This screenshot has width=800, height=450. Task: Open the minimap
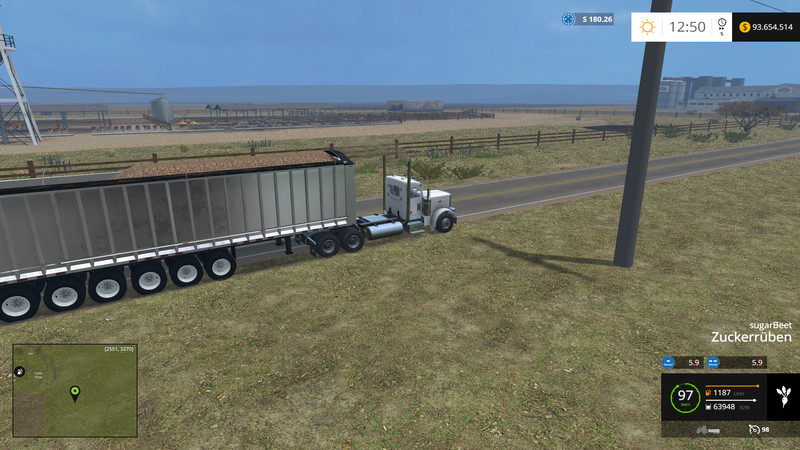pos(75,391)
